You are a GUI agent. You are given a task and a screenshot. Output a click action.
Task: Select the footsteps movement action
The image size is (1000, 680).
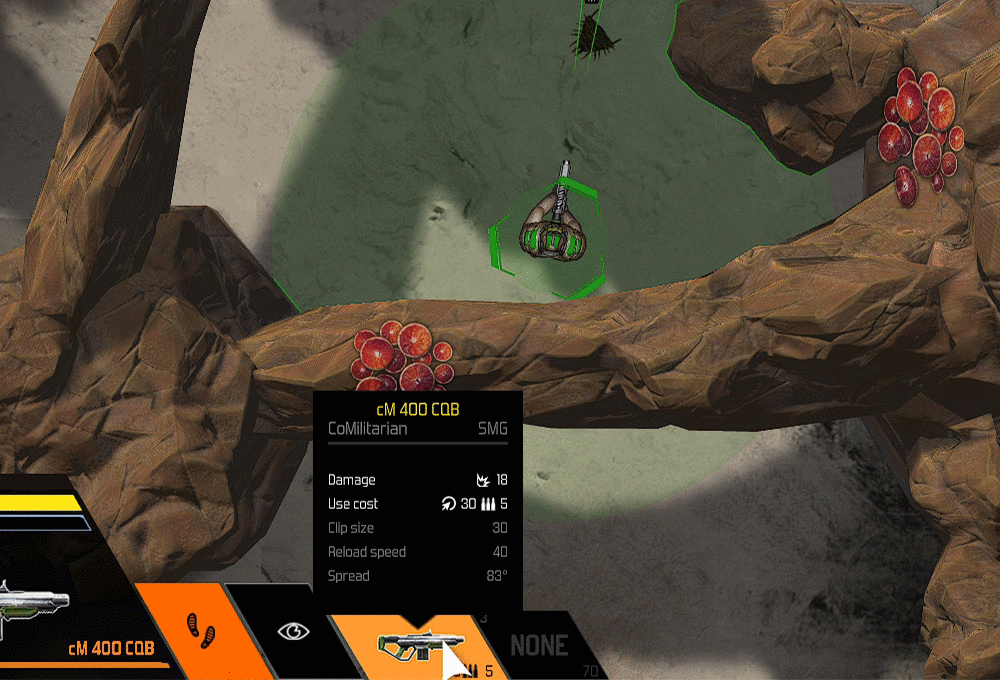point(202,631)
